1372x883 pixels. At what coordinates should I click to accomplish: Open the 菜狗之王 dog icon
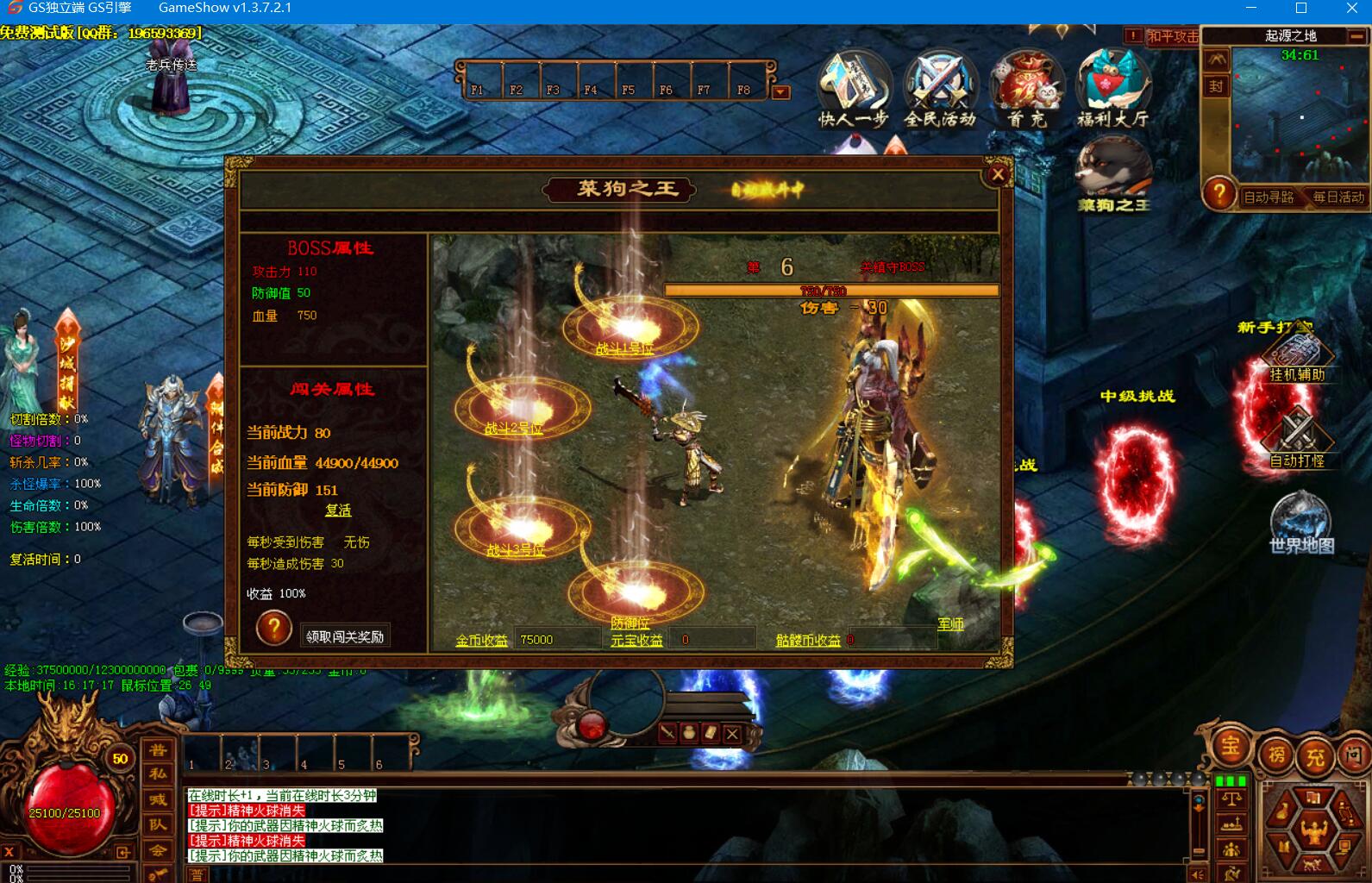[x=1113, y=176]
